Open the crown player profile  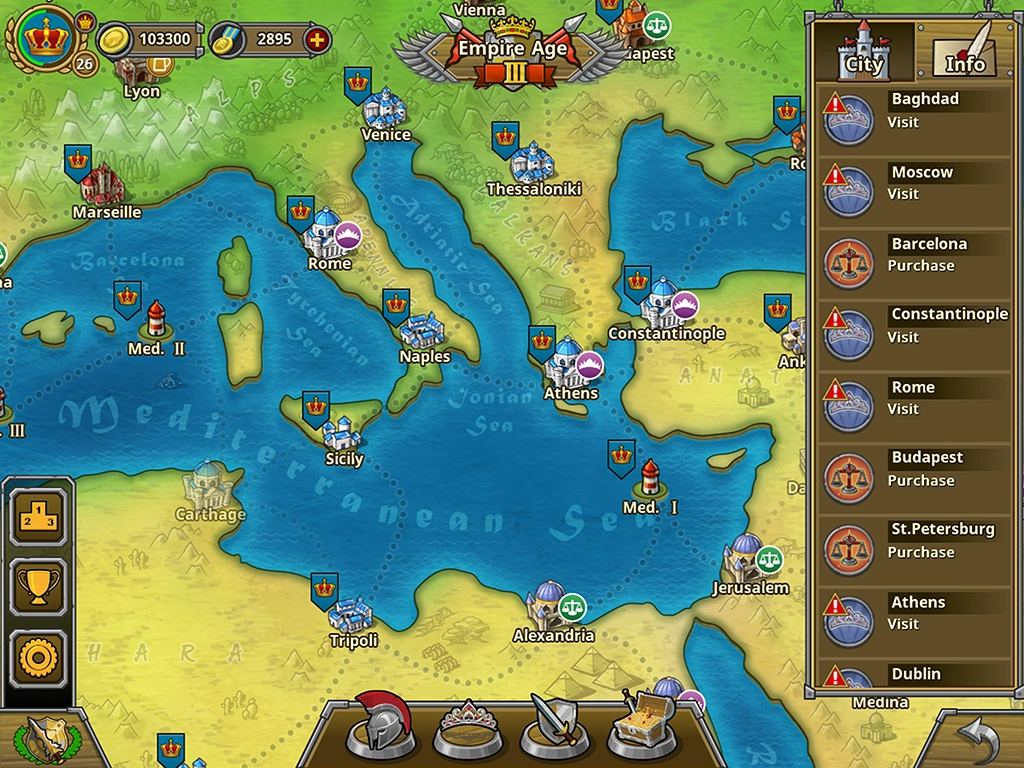click(x=43, y=39)
